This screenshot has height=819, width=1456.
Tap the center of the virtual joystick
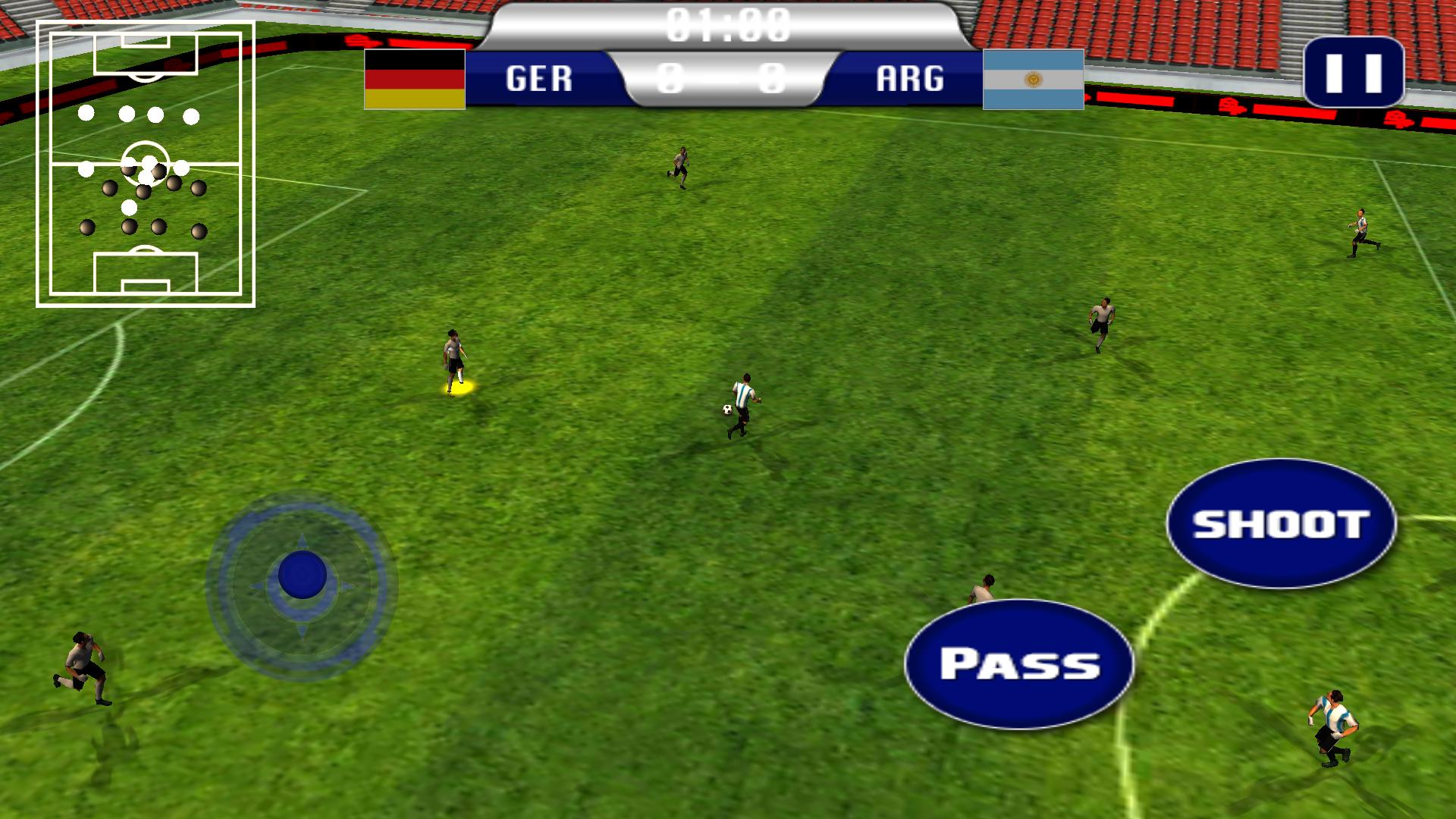click(302, 574)
